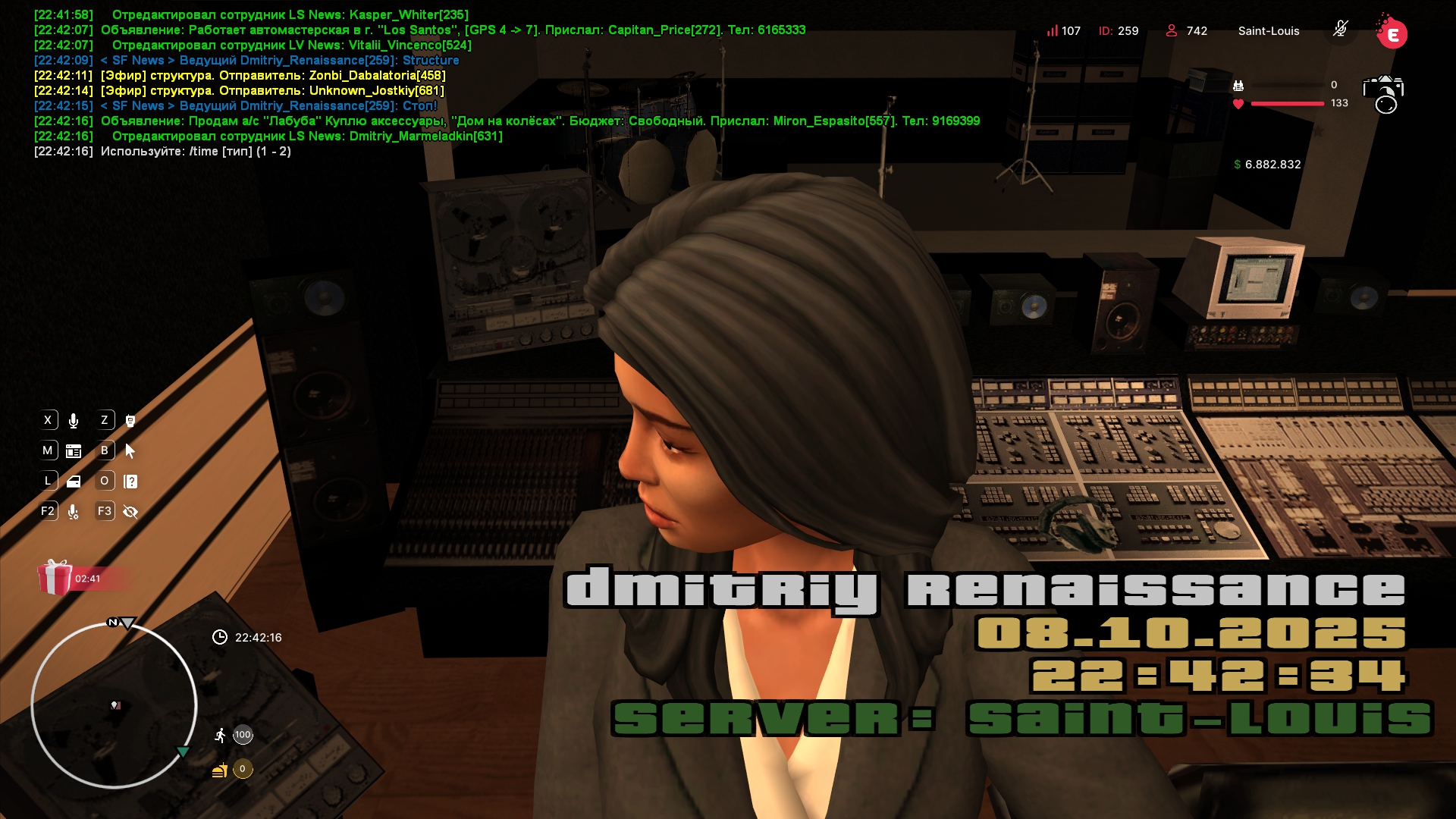The image size is (1456, 819).
Task: Click the red E server logo
Action: pyautogui.click(x=1392, y=33)
